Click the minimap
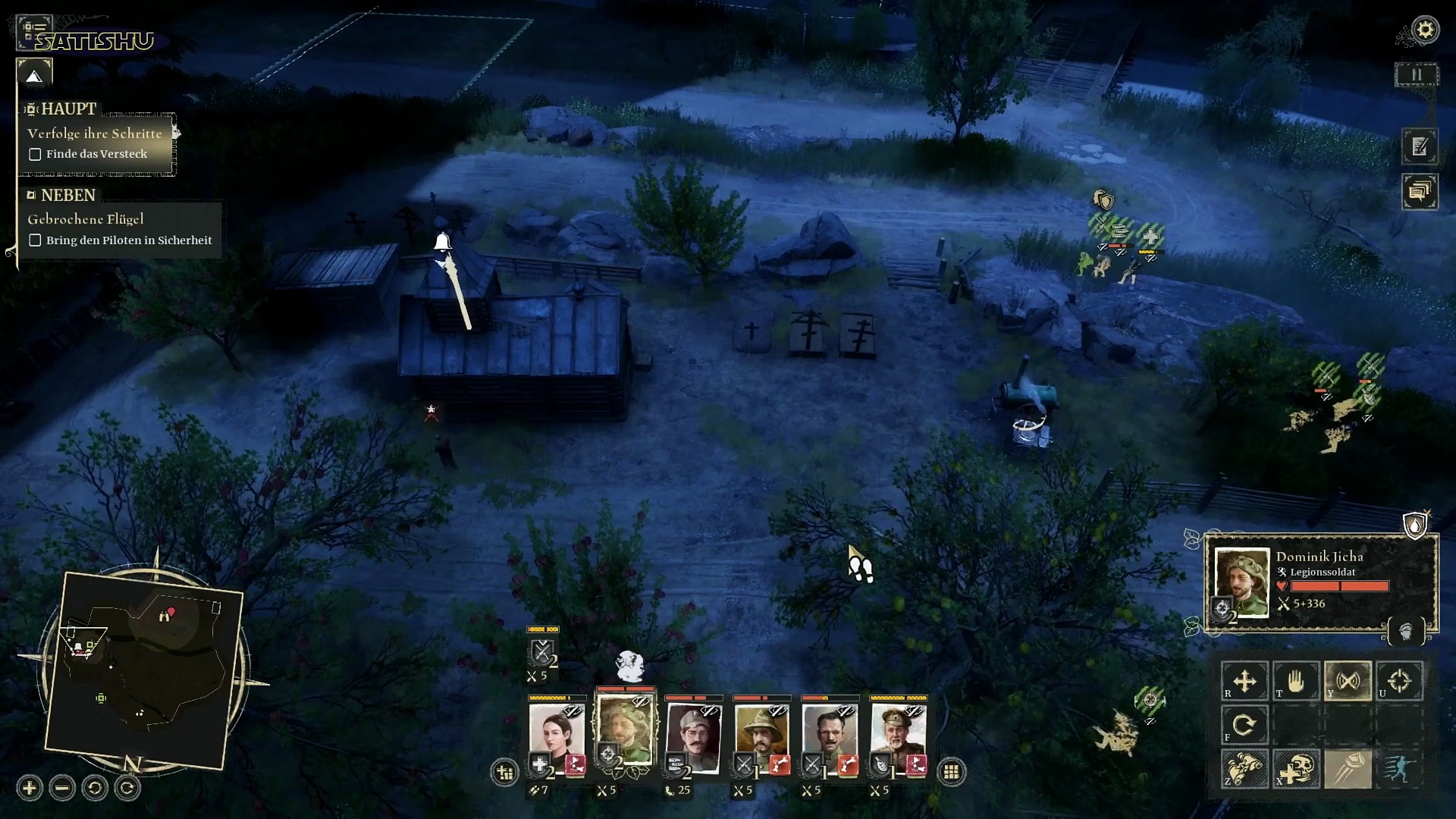The image size is (1456, 819). tap(144, 667)
